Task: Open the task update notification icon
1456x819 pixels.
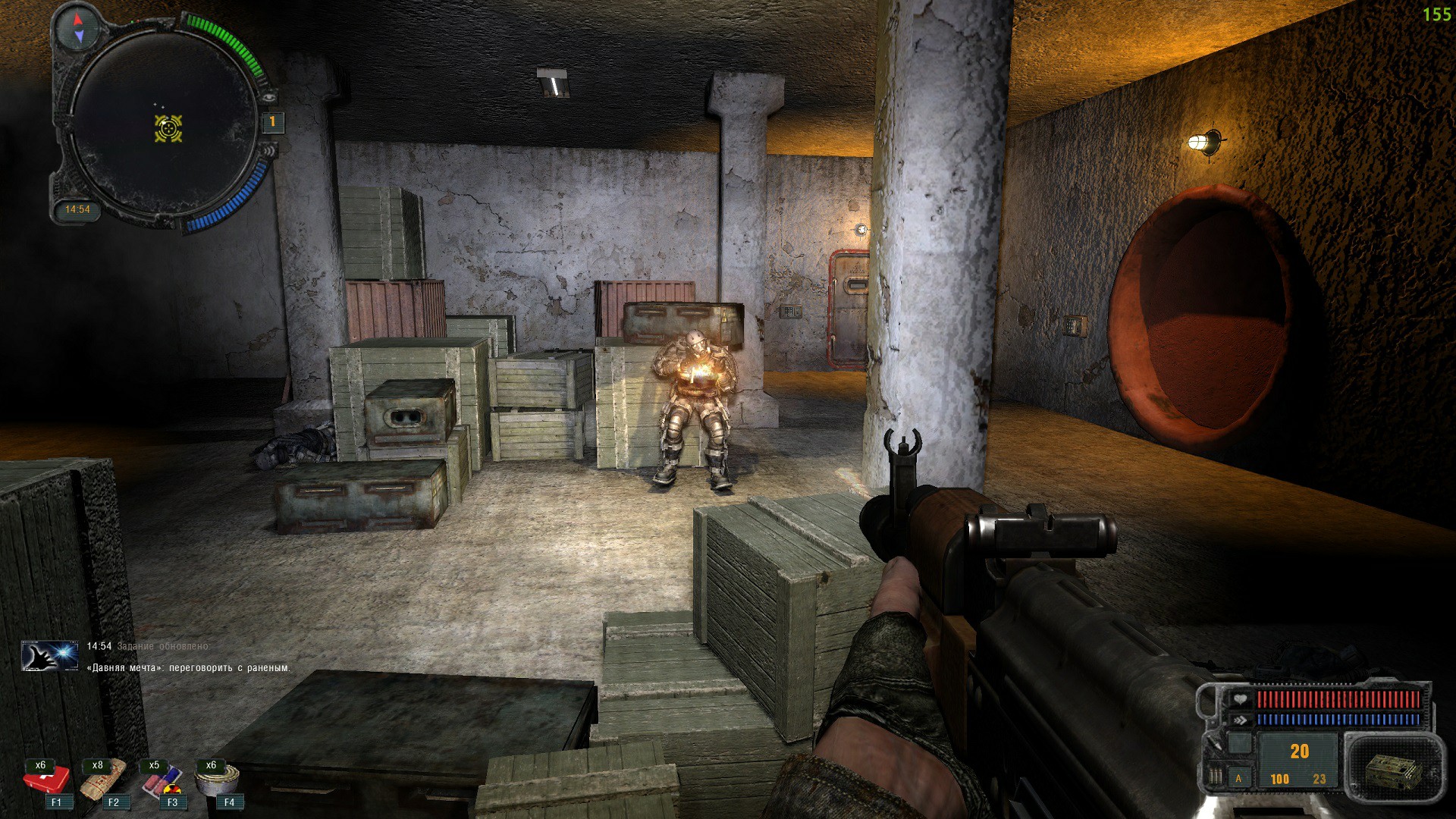Action: click(49, 655)
